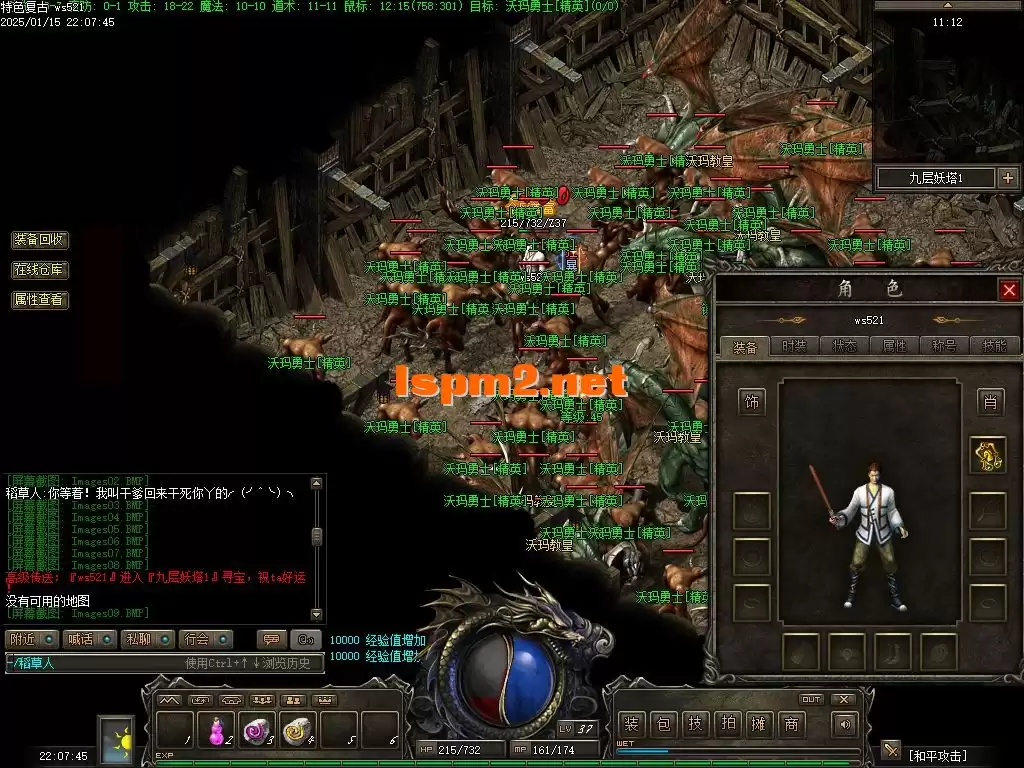Image resolution: width=1024 pixels, height=768 pixels.
Task: Open the 包 bag button
Action: [663, 724]
